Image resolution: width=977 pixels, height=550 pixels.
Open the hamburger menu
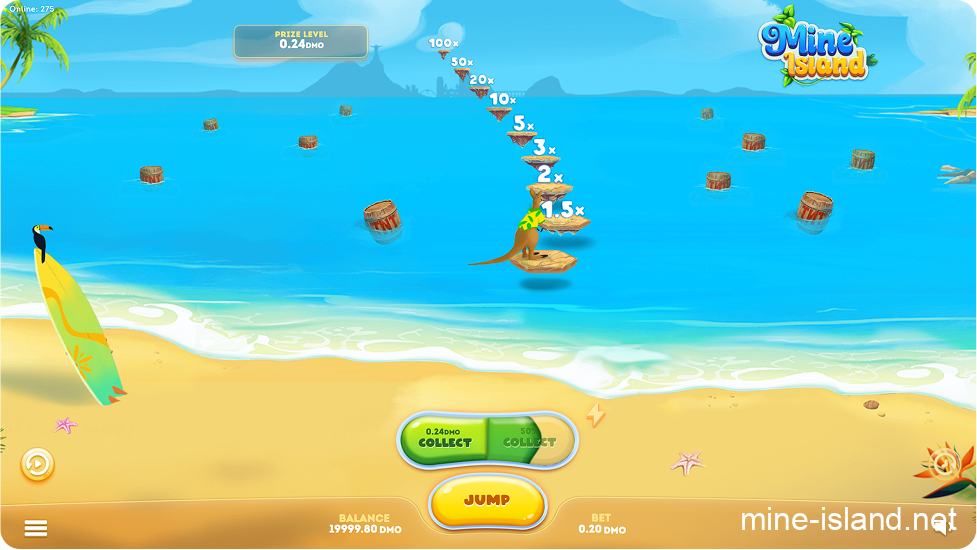(36, 528)
